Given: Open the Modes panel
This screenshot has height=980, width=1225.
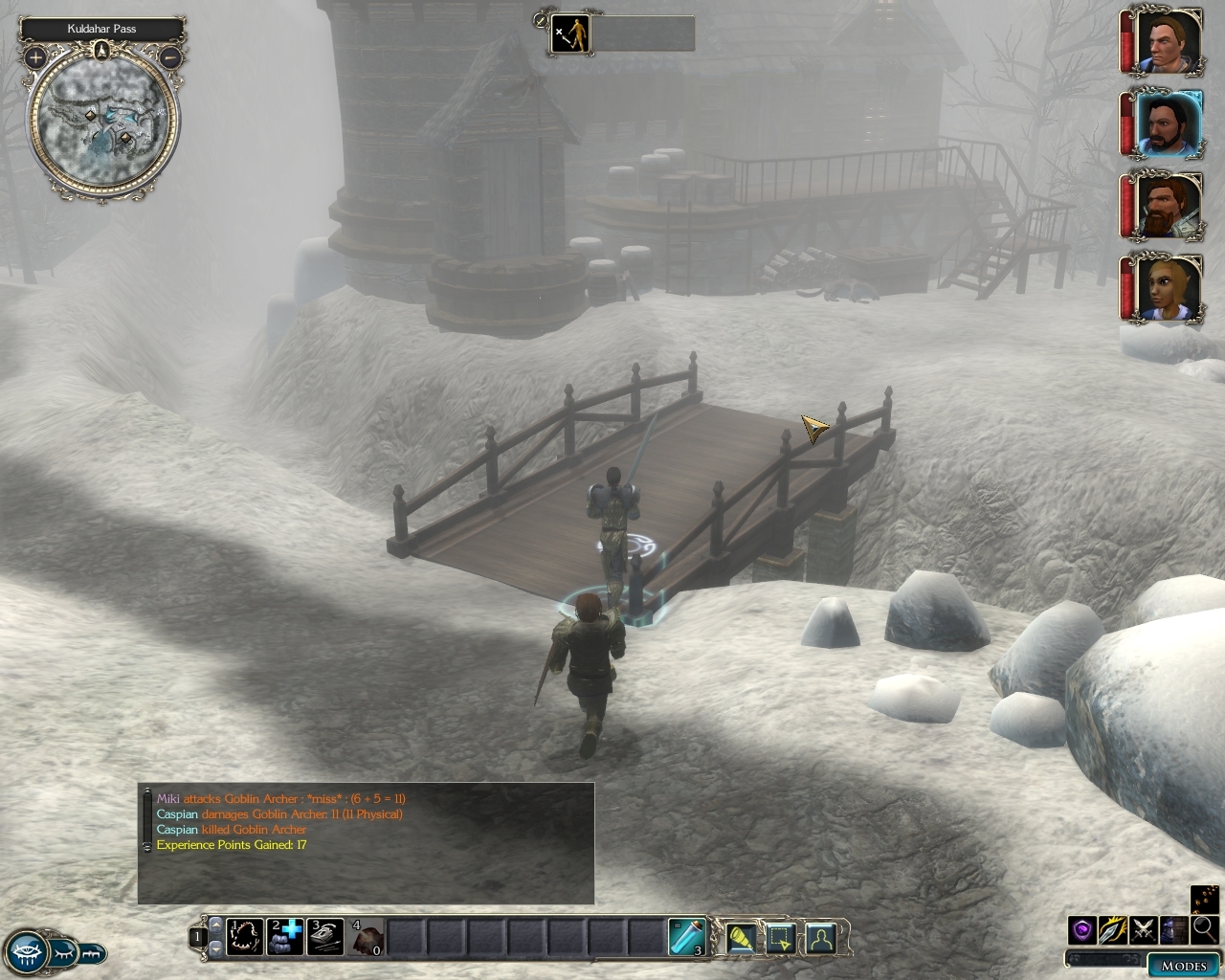Looking at the screenshot, I should coord(1183,965).
